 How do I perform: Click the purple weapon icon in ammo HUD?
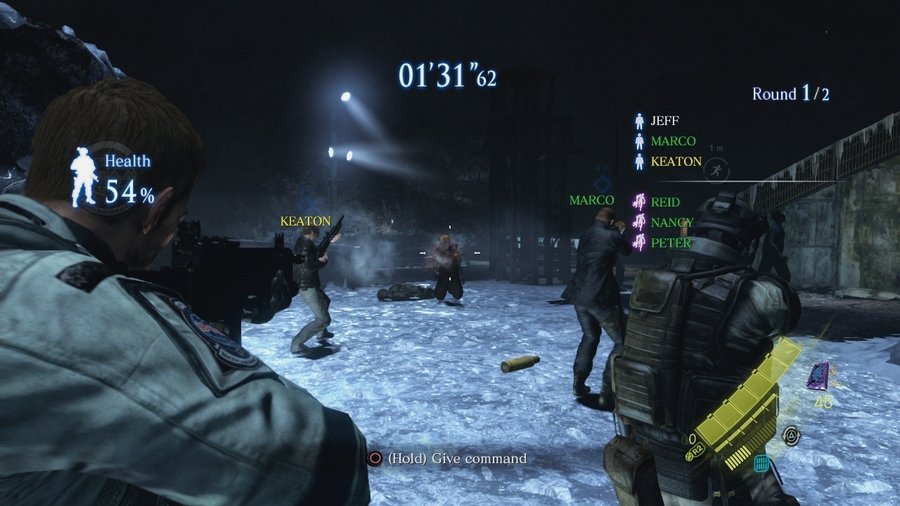point(818,375)
